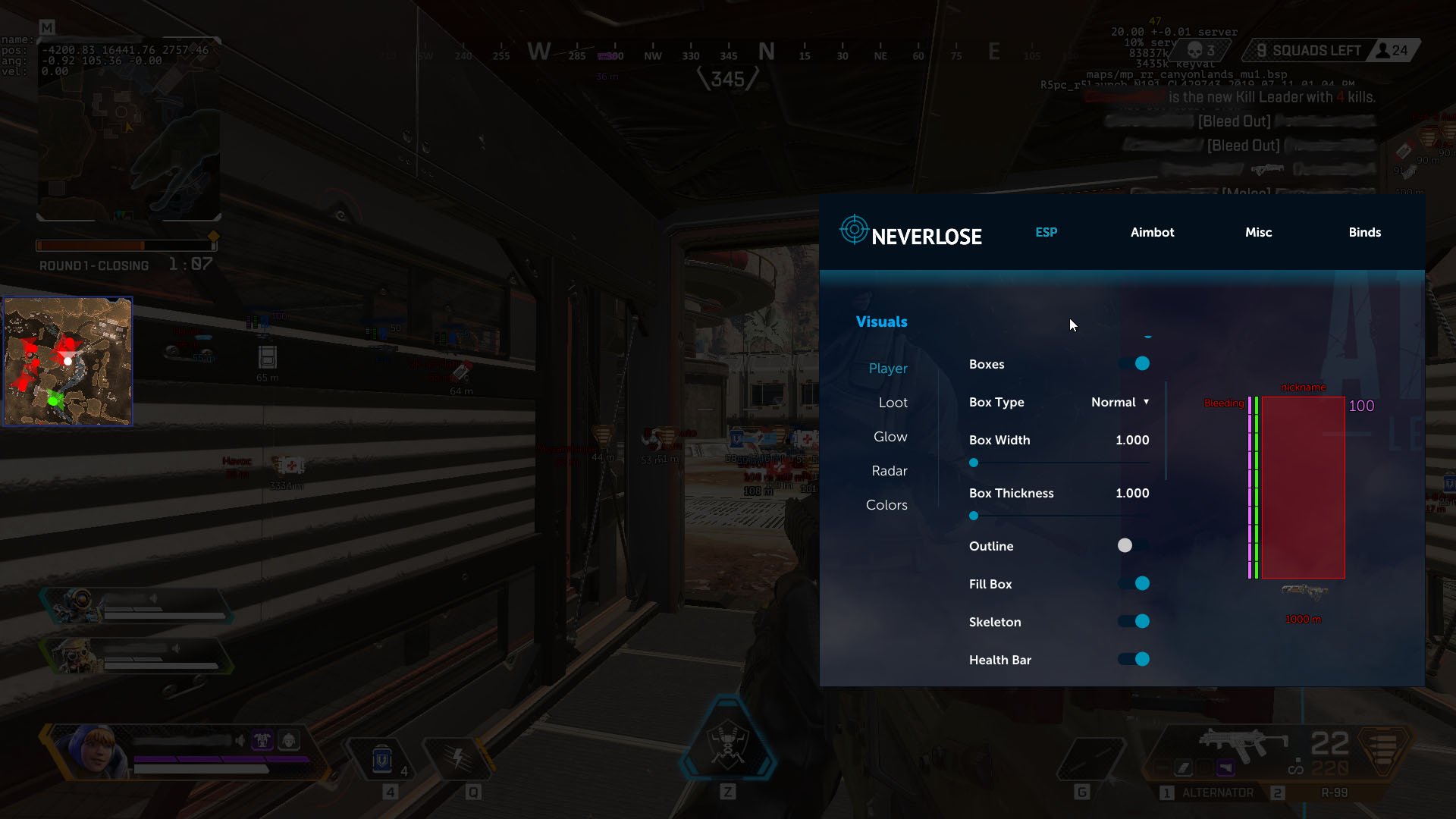1456x819 pixels.
Task: Click the Box Width slider track
Action: 1062,463
